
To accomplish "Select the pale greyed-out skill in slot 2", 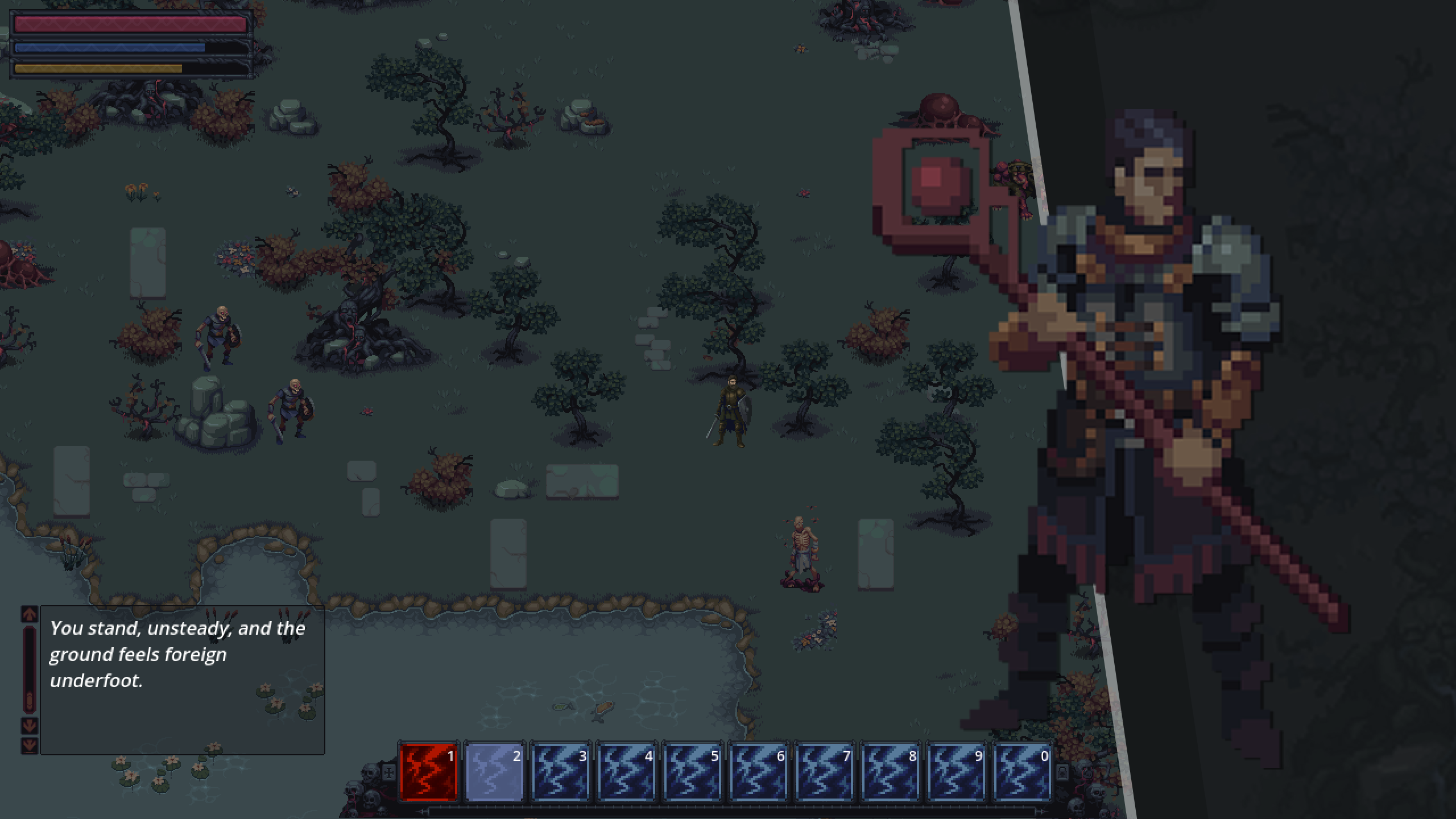I will [x=495, y=772].
